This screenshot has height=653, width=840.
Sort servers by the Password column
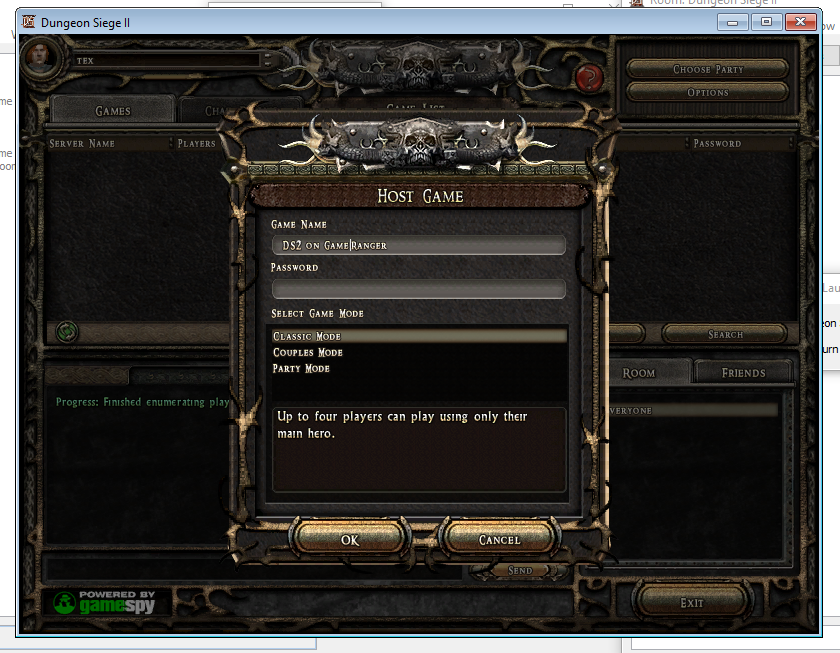[x=717, y=144]
